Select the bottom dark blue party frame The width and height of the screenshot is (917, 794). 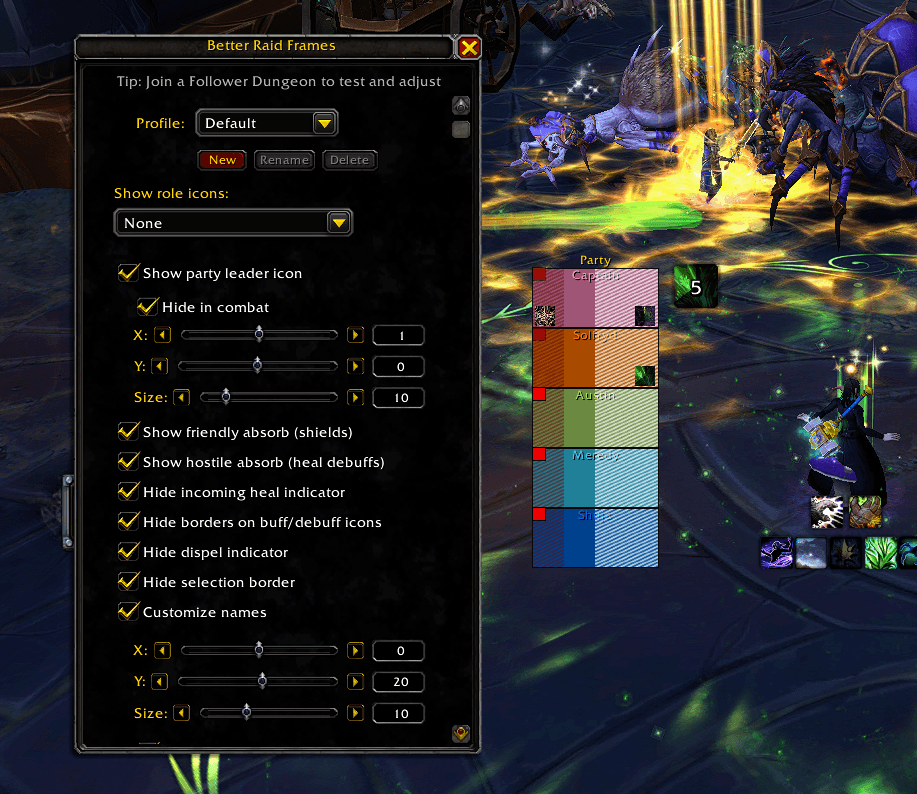595,537
